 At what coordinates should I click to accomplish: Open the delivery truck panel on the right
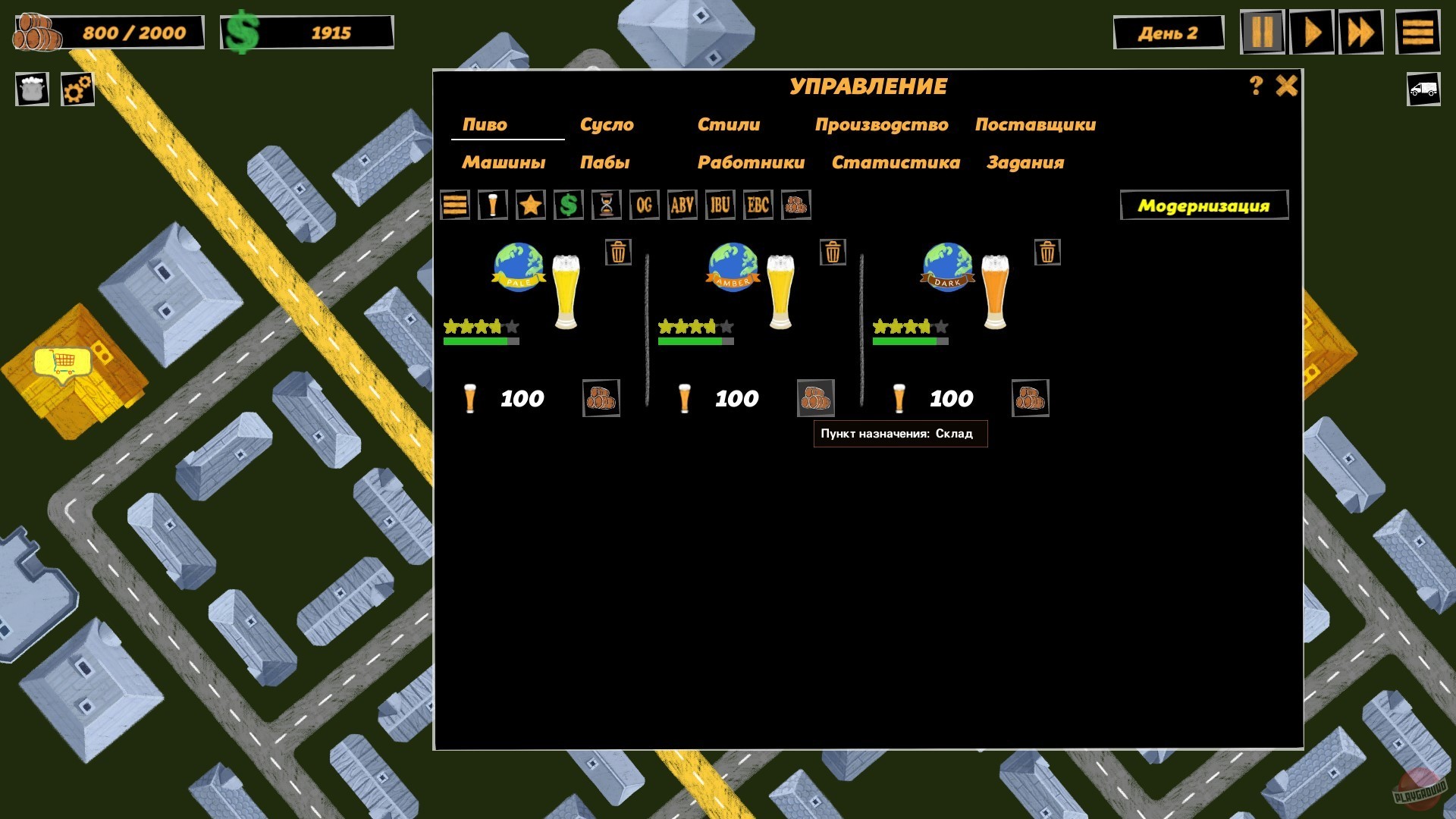[x=1423, y=89]
